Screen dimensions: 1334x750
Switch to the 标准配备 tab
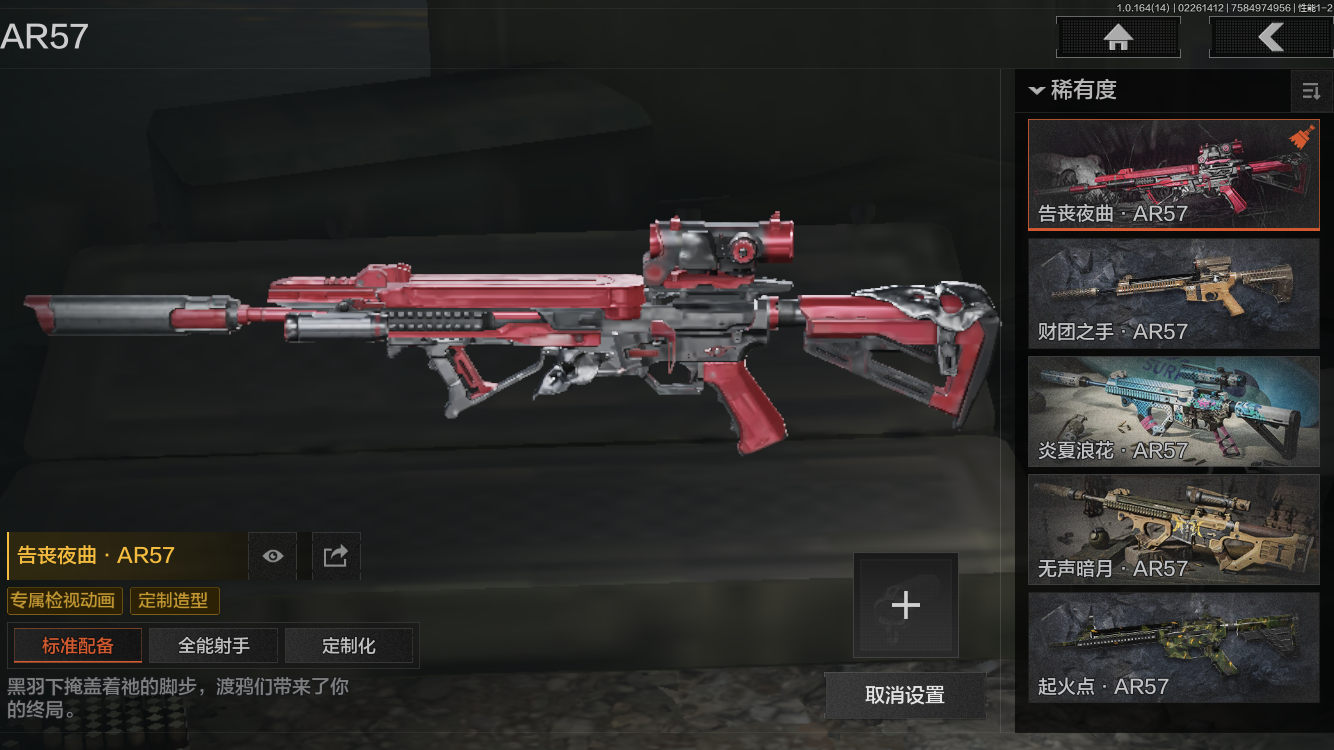[77, 646]
